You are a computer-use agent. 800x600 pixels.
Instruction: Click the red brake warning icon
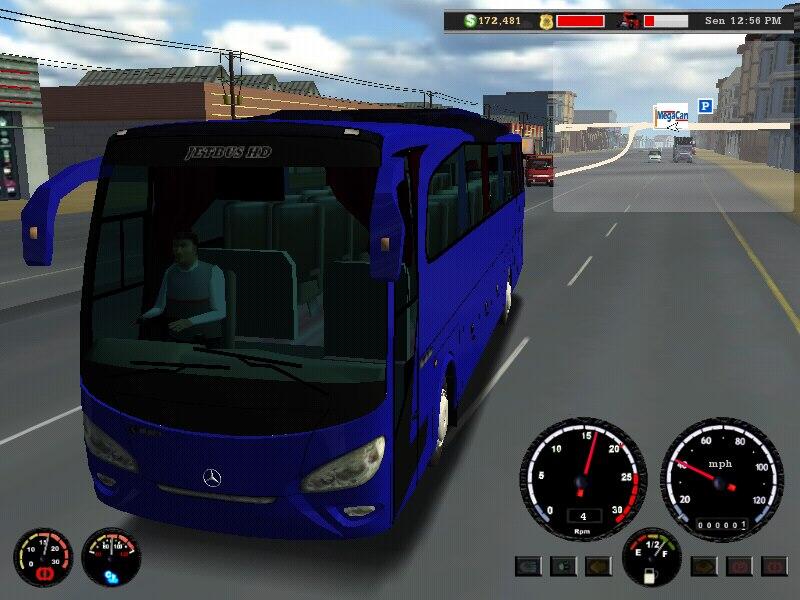click(43, 574)
